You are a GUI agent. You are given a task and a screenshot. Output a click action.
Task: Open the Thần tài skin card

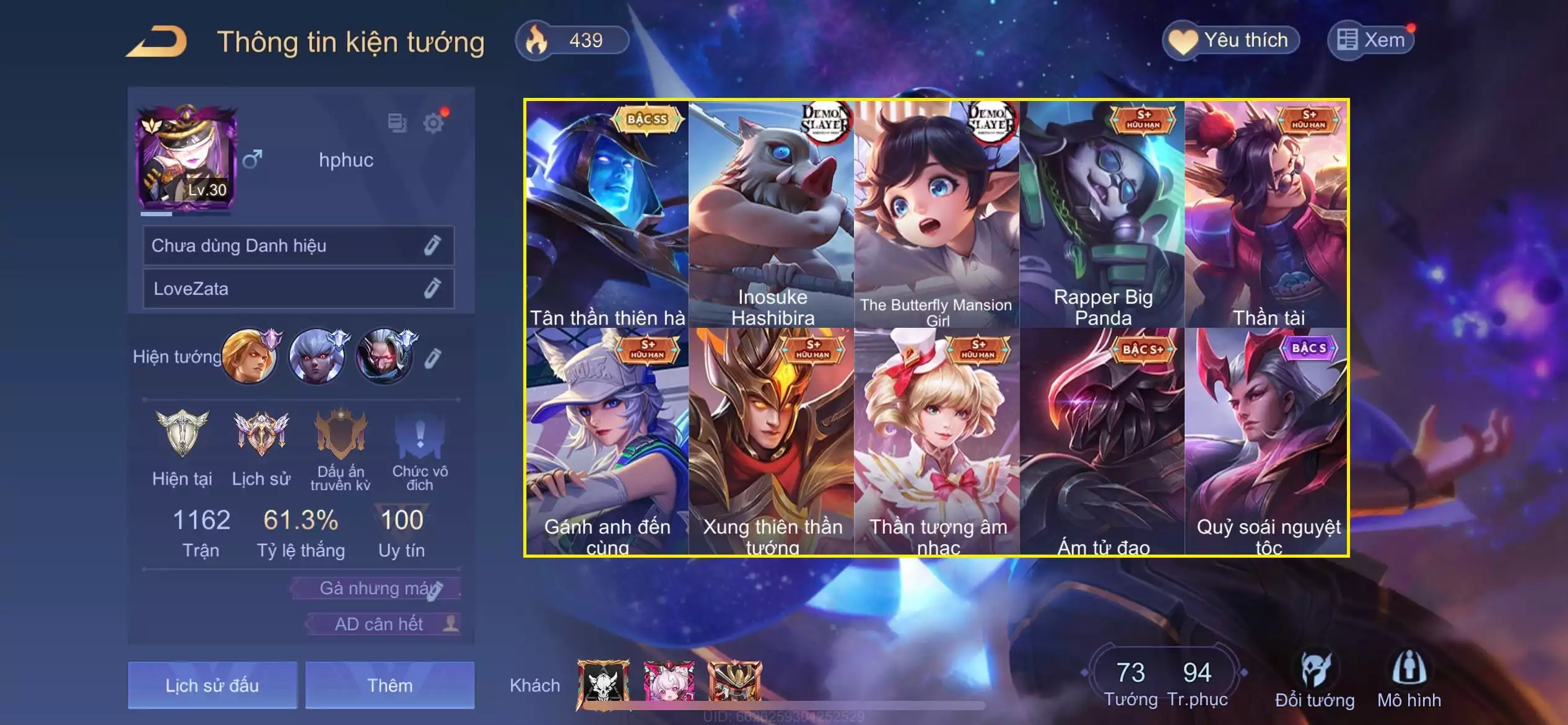click(x=1267, y=214)
